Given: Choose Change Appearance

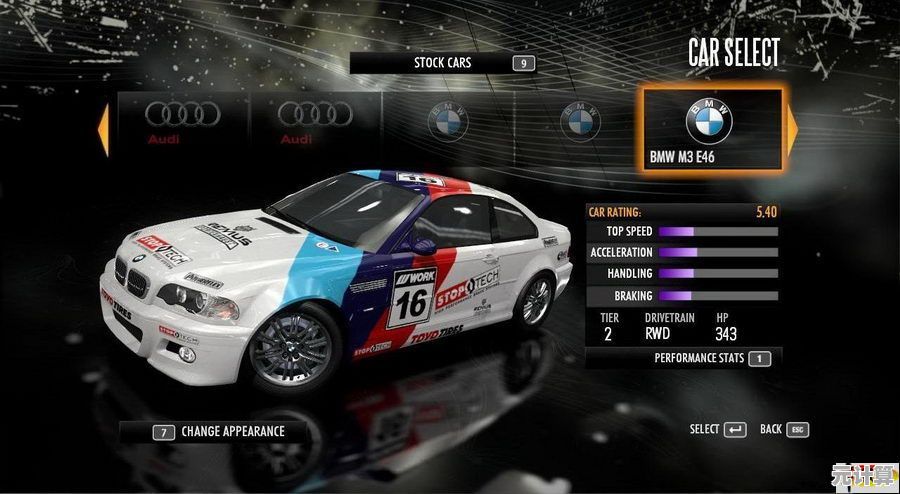Looking at the screenshot, I should pos(220,432).
